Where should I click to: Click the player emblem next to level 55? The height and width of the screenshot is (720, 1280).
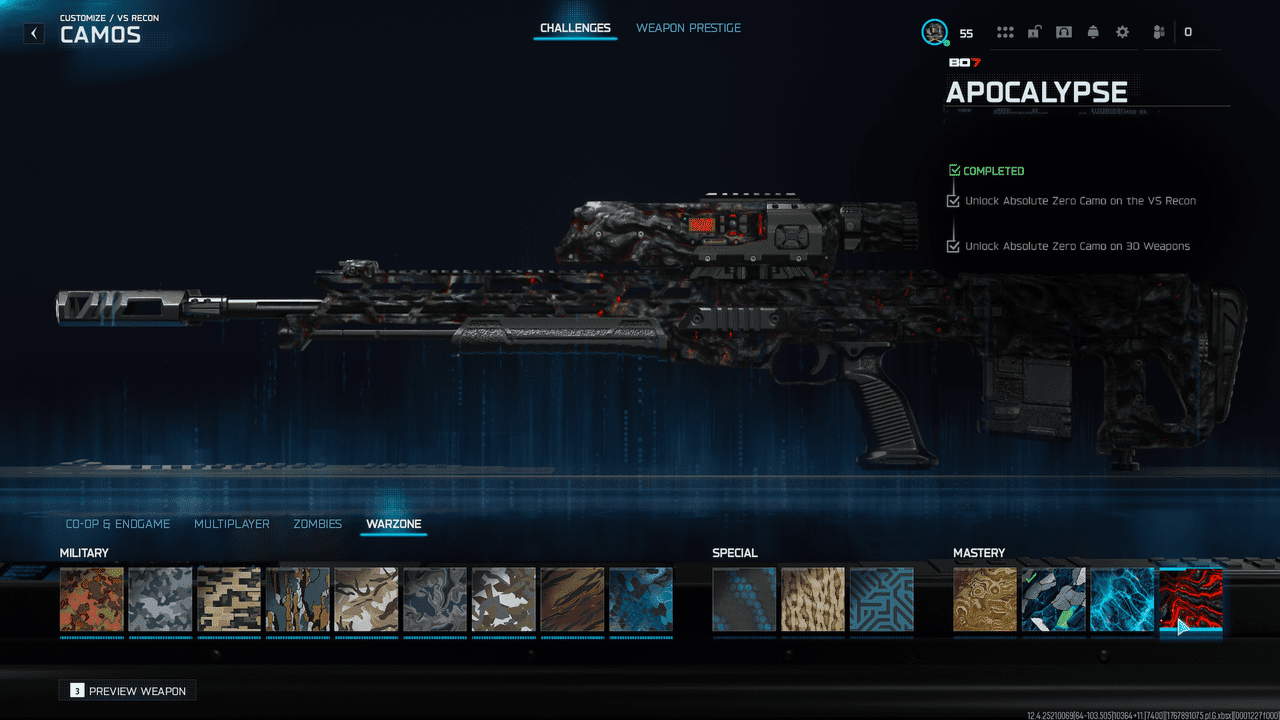pyautogui.click(x=934, y=31)
